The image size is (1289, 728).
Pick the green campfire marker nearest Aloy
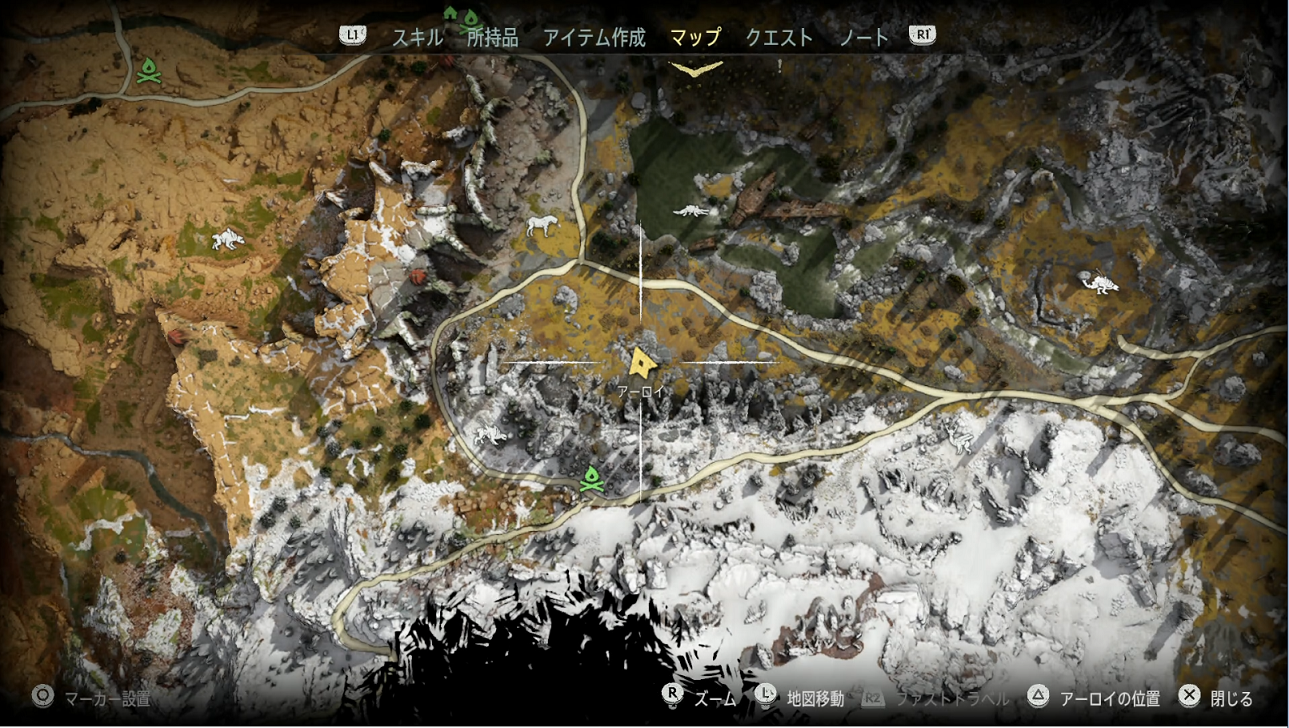(x=592, y=479)
